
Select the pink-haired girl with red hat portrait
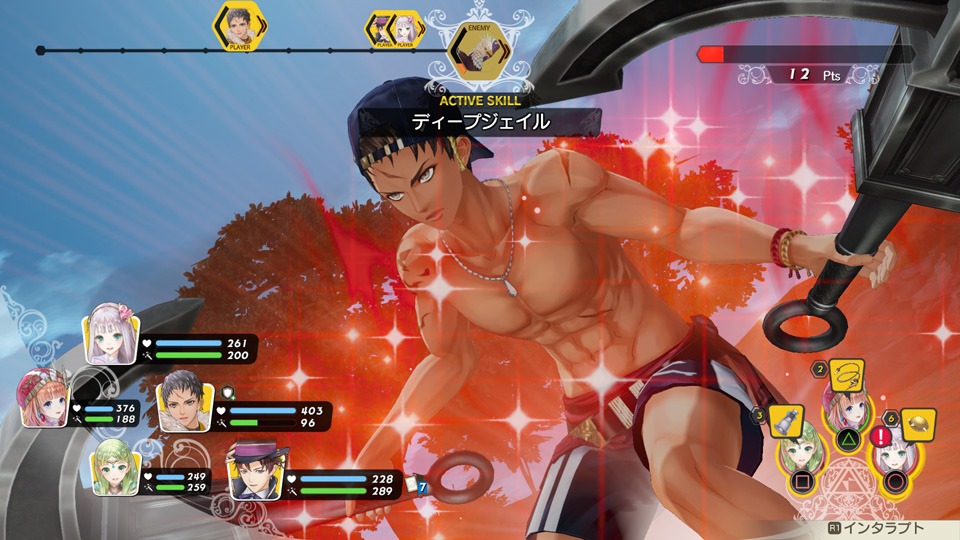(x=45, y=400)
